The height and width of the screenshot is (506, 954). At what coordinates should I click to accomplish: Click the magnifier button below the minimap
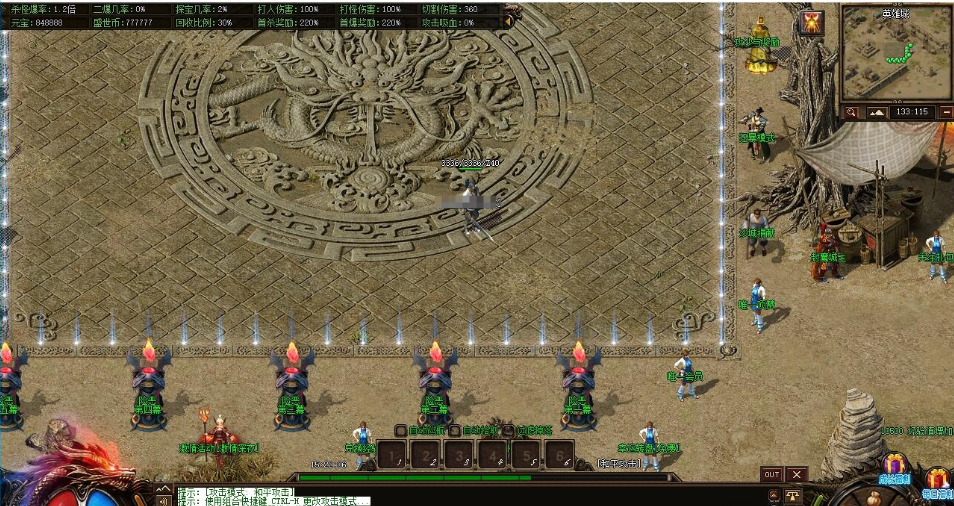pyautogui.click(x=852, y=113)
